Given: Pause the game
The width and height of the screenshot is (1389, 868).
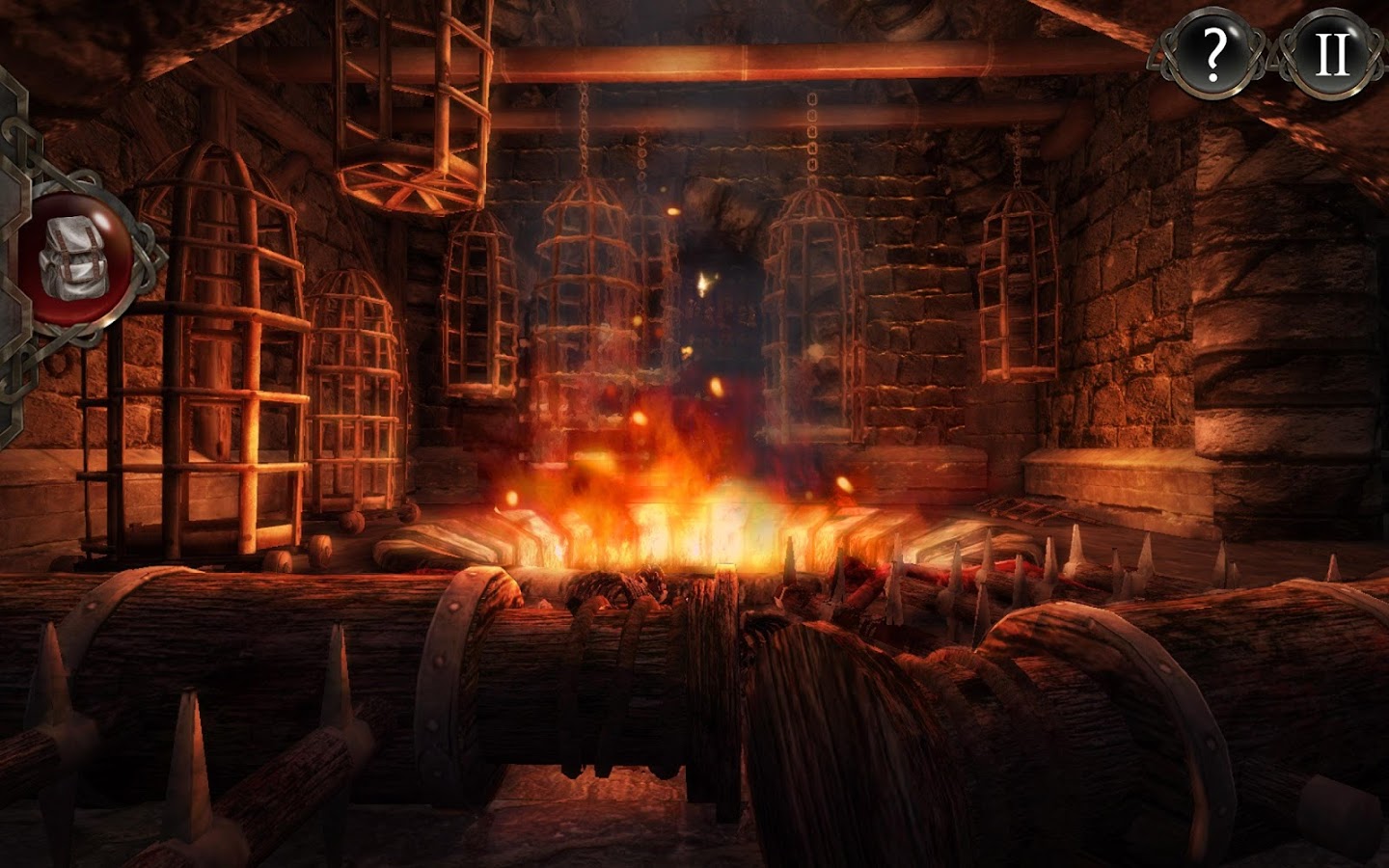Looking at the screenshot, I should click(x=1334, y=53).
